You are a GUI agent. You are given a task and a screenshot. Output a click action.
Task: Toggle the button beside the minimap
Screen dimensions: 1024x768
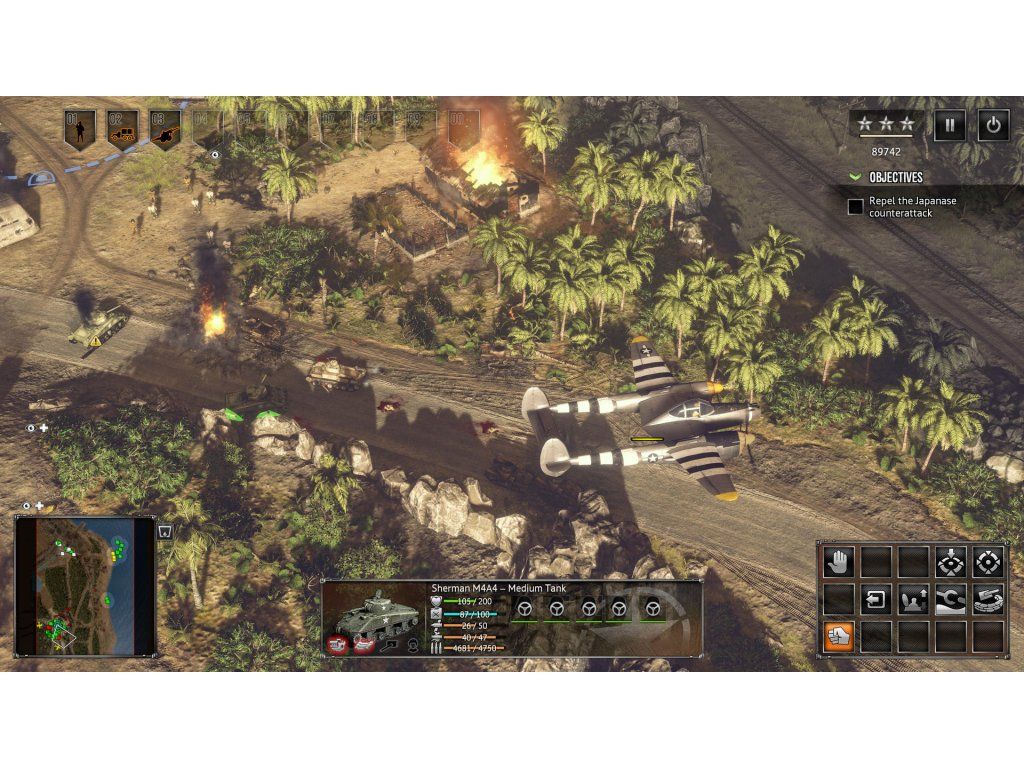pyautogui.click(x=166, y=532)
